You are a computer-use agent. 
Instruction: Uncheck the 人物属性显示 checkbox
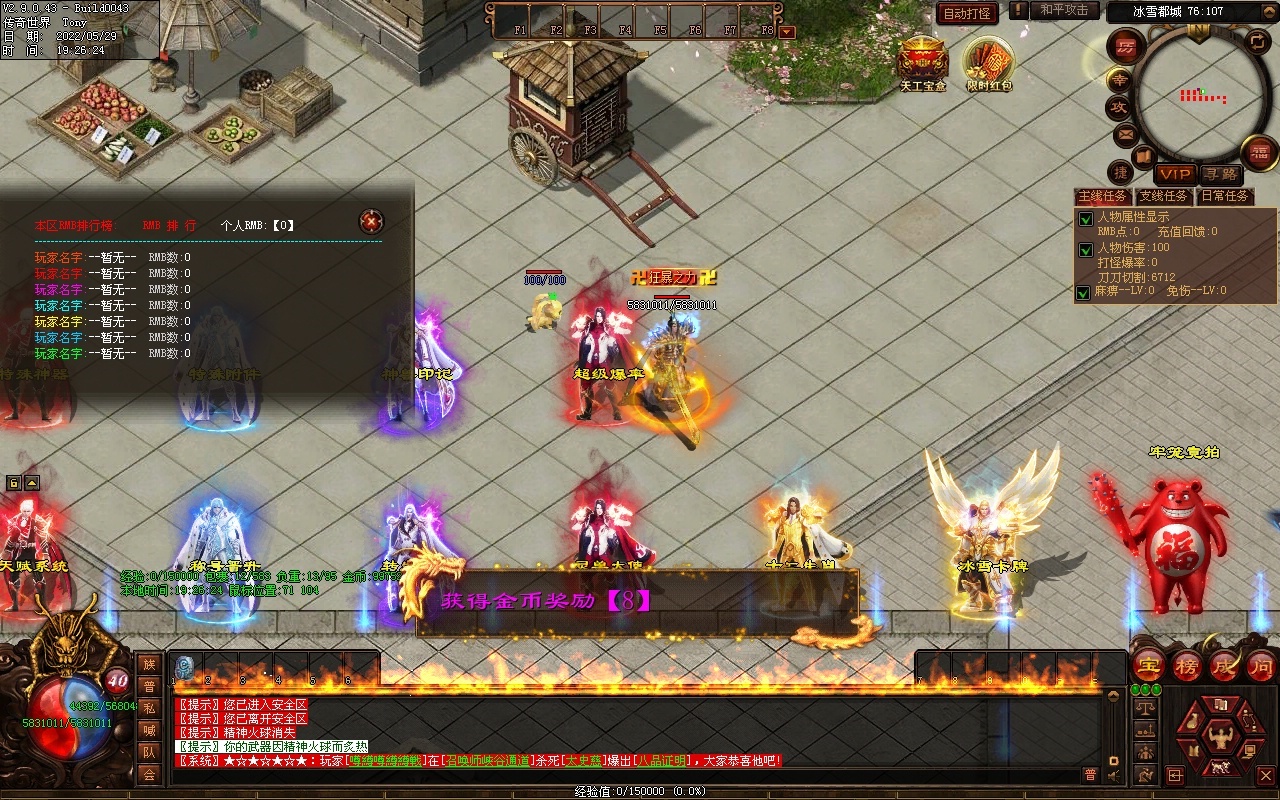1085,219
